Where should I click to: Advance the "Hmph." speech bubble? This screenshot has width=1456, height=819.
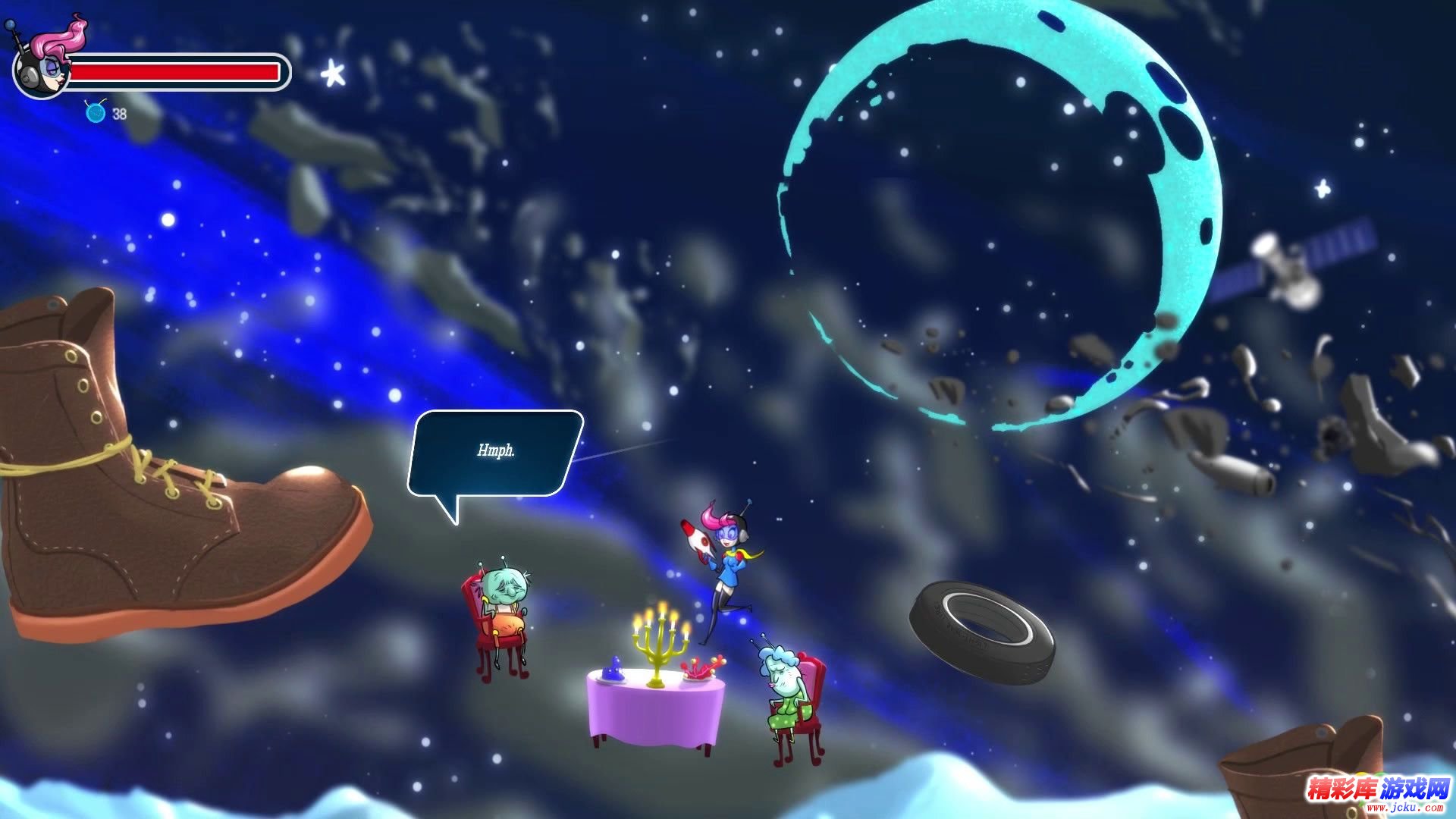point(495,453)
